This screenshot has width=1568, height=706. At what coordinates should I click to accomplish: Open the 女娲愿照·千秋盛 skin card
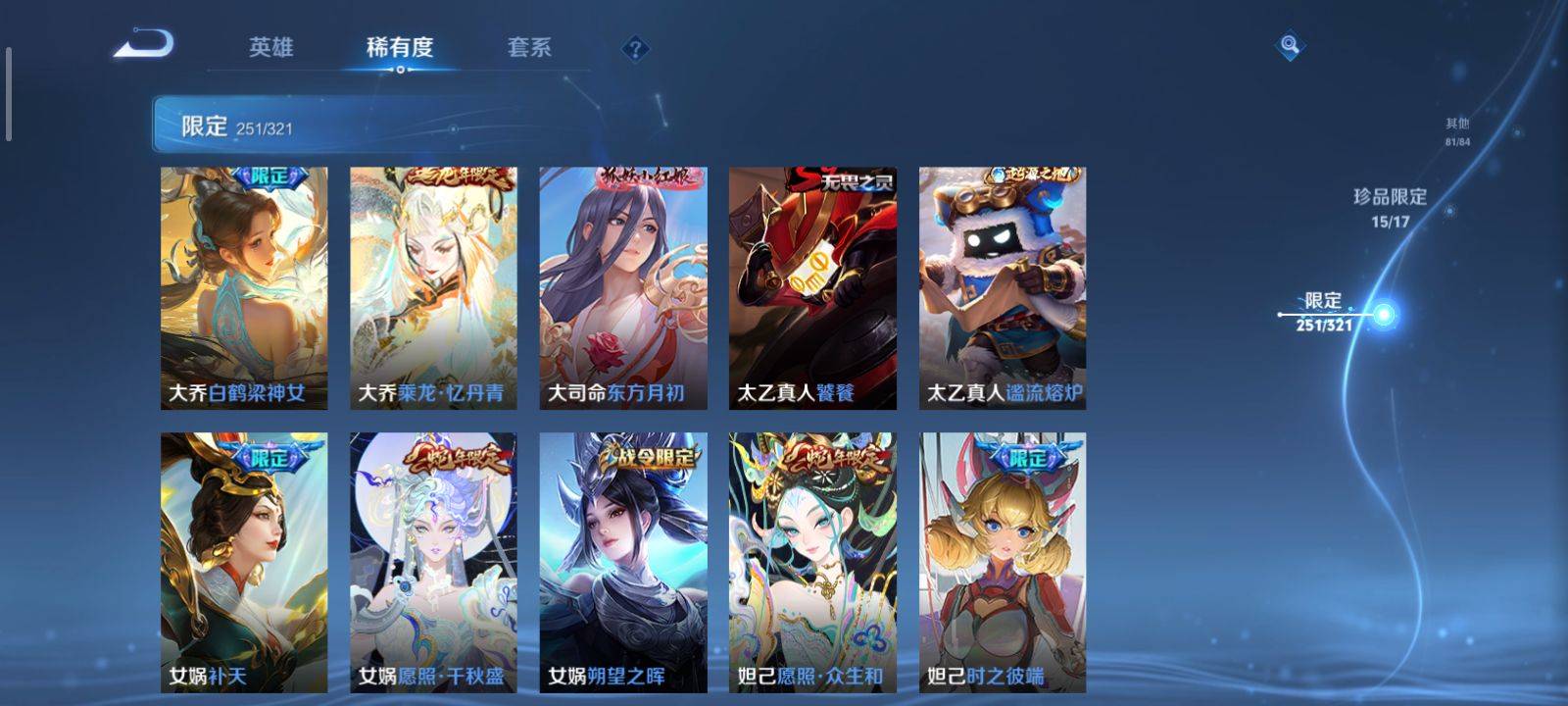(x=433, y=563)
